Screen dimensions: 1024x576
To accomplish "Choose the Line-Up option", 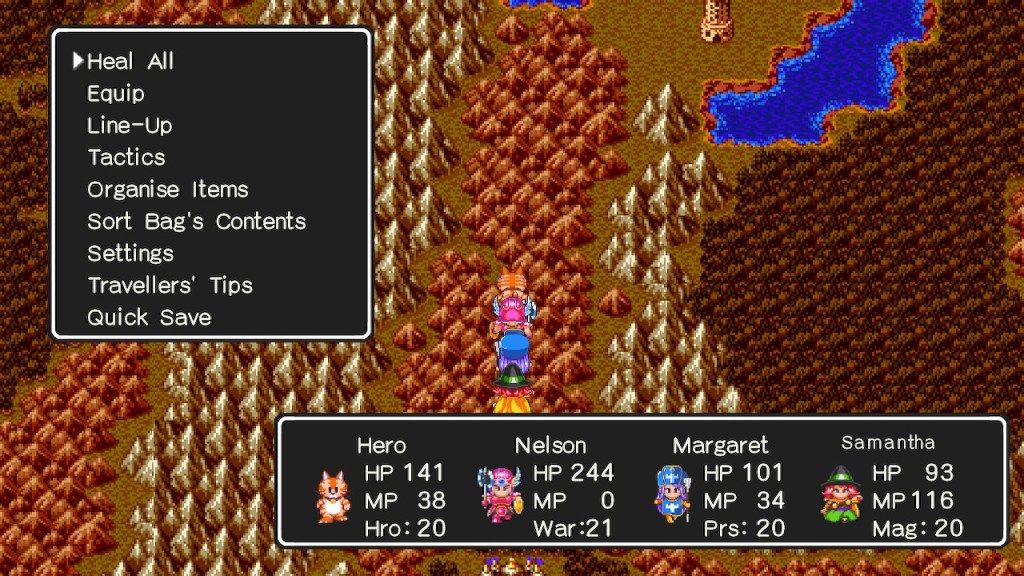I will [129, 126].
